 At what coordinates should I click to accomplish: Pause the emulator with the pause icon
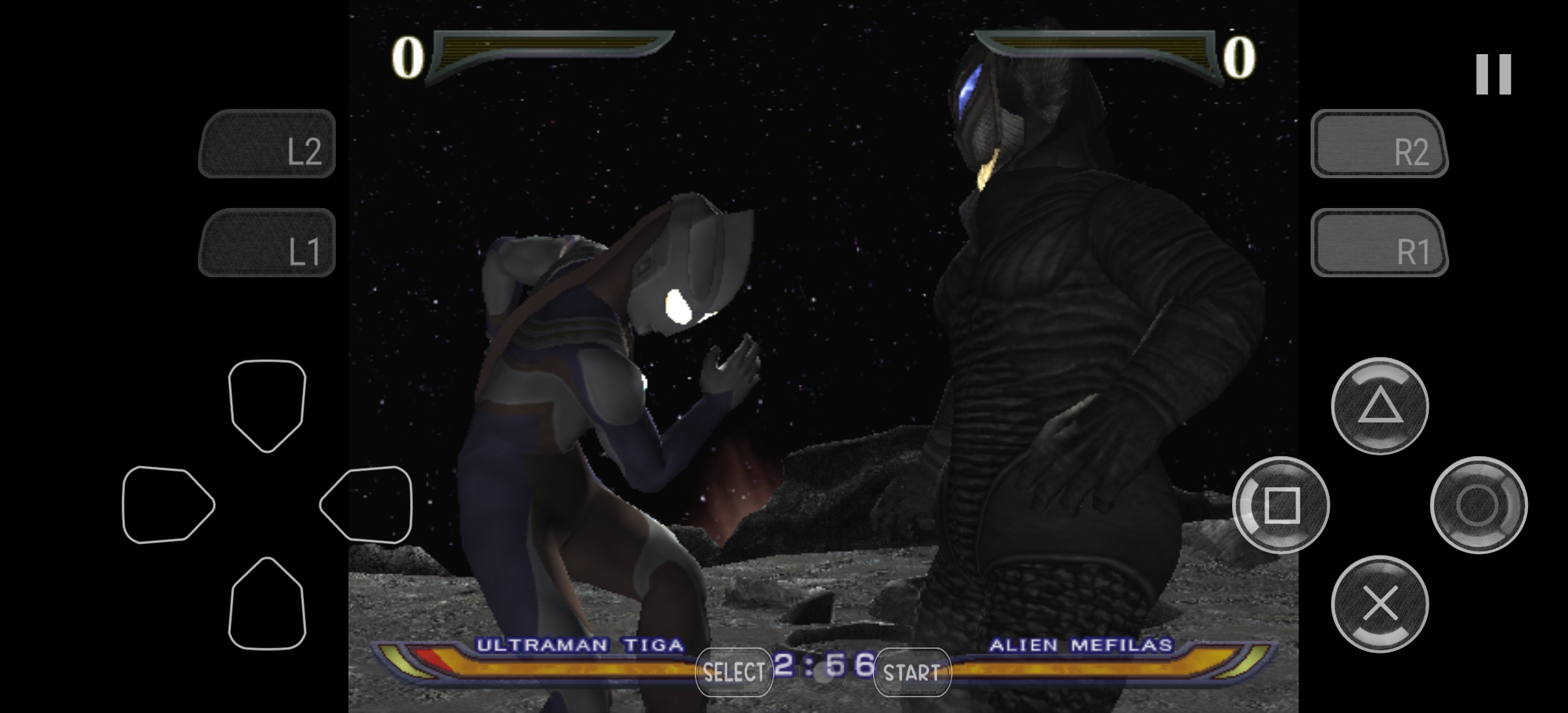coord(1493,74)
